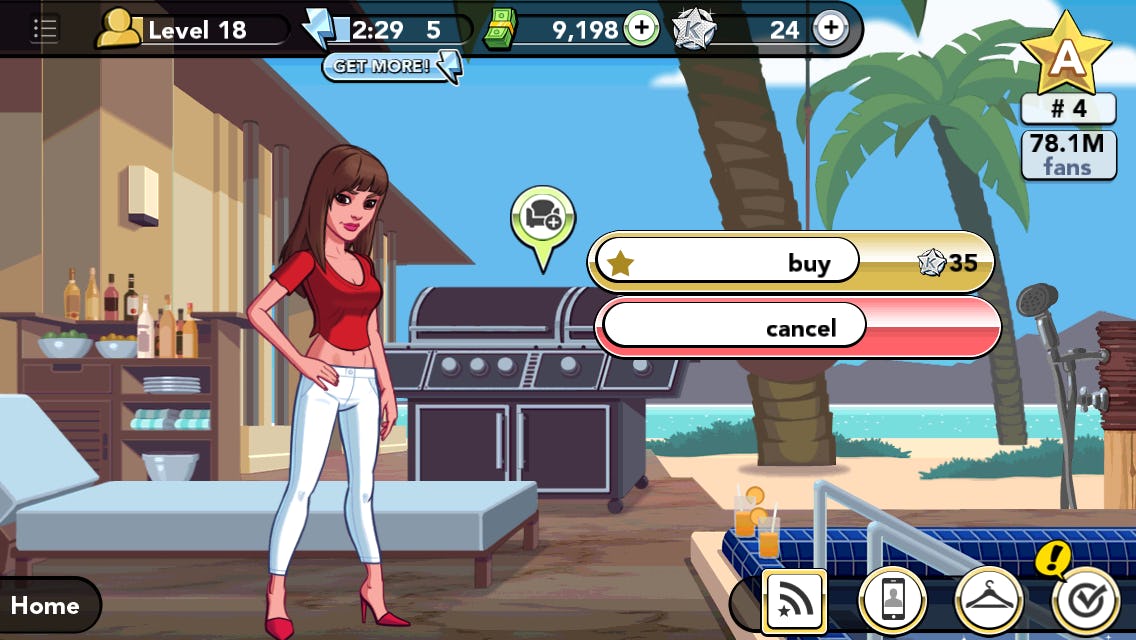Go to the Home location button
This screenshot has height=640, width=1136.
pyautogui.click(x=47, y=605)
